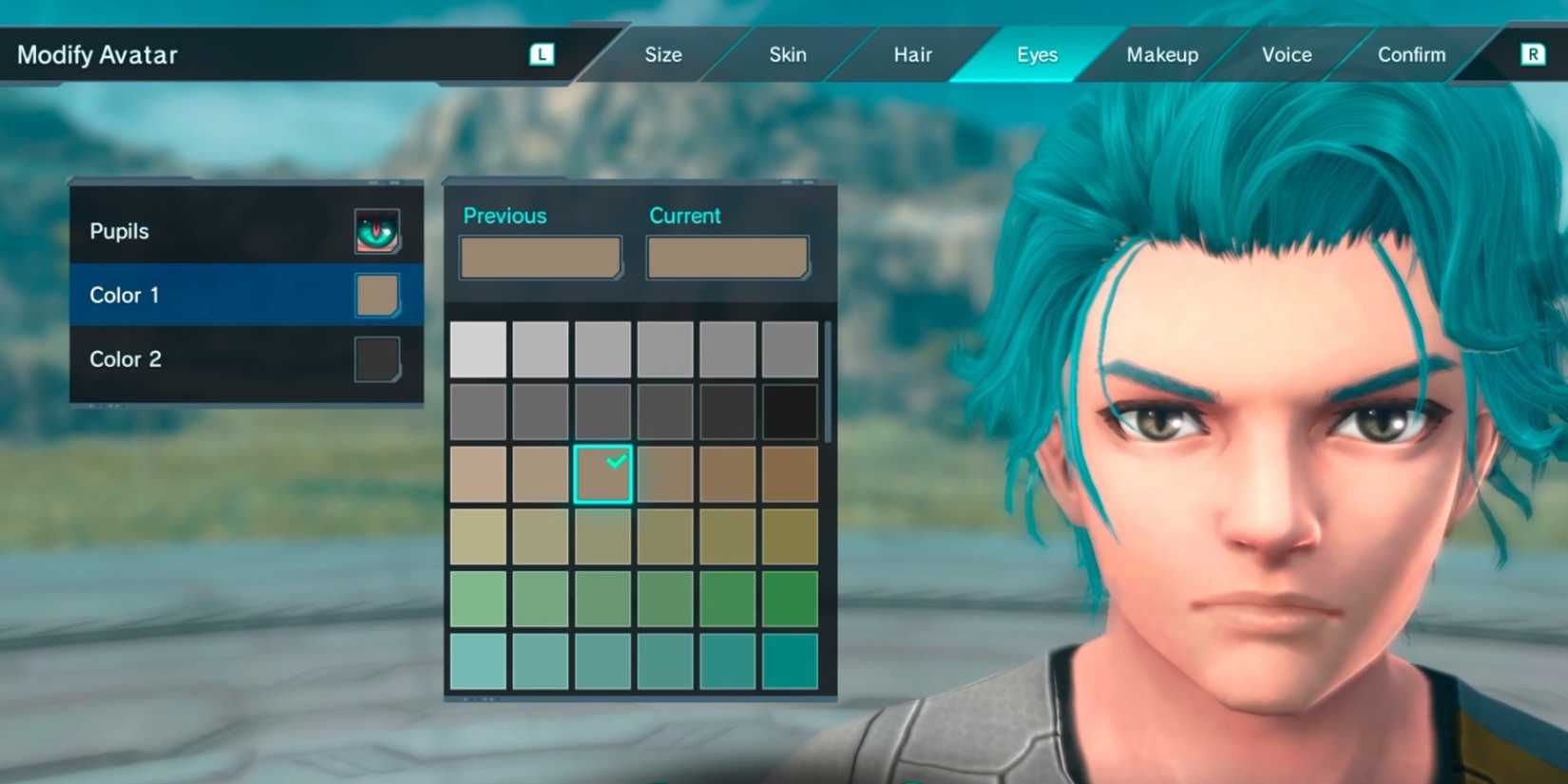The width and height of the screenshot is (1568, 784).
Task: Switch to the Skin tab
Action: click(x=786, y=54)
